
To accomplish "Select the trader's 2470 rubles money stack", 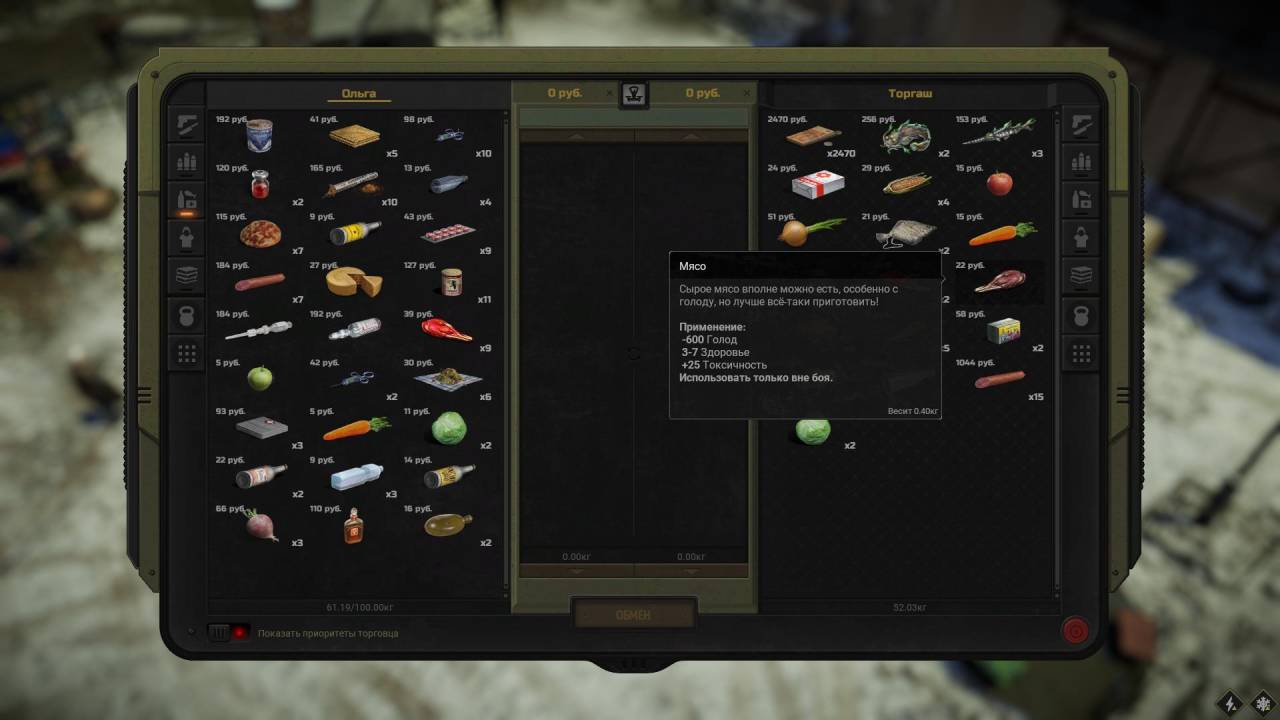I will coord(812,136).
